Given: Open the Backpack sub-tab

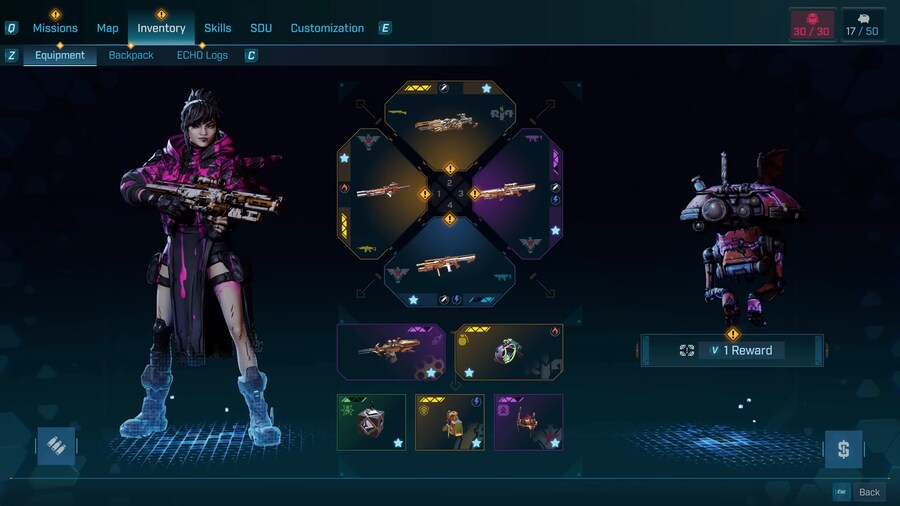Looking at the screenshot, I should [x=131, y=56].
